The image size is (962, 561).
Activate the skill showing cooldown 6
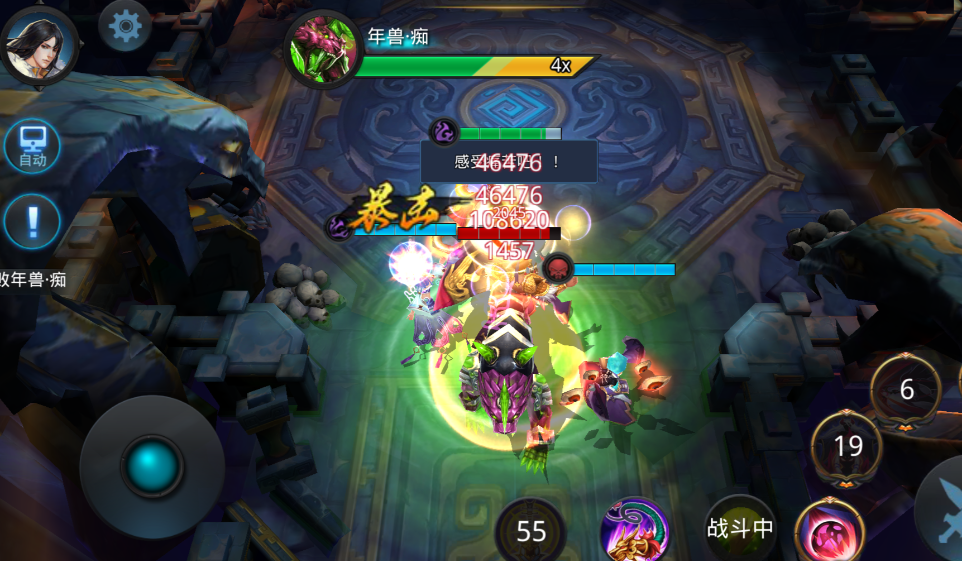coord(906,390)
